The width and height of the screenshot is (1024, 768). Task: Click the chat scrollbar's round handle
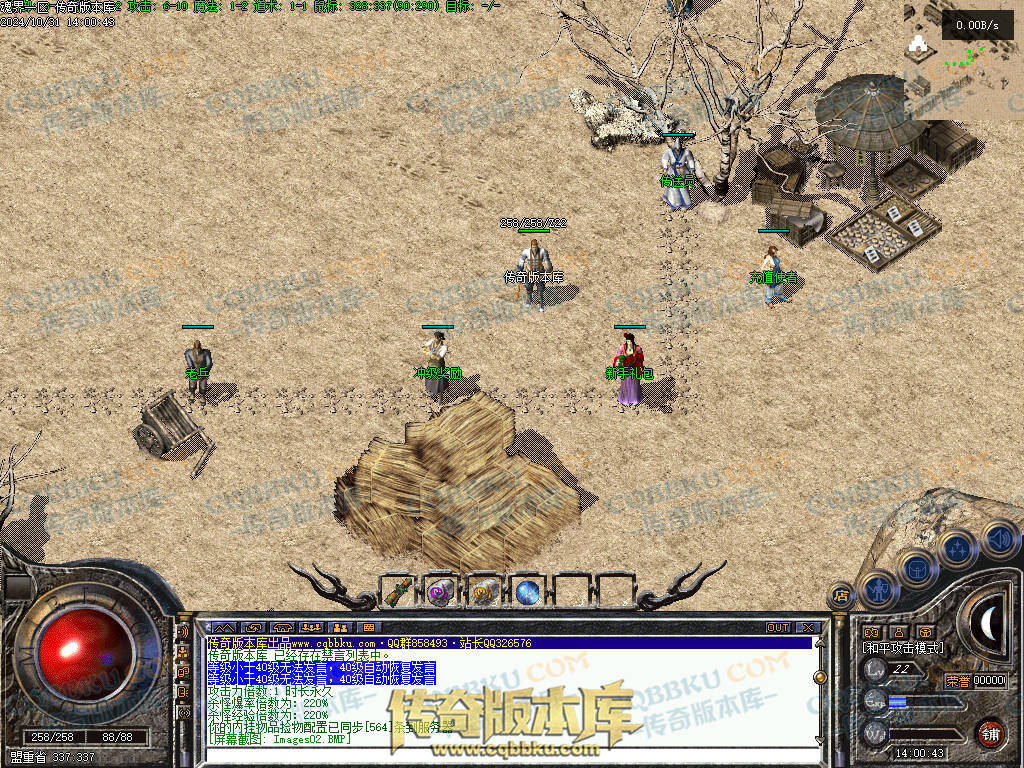coord(820,677)
